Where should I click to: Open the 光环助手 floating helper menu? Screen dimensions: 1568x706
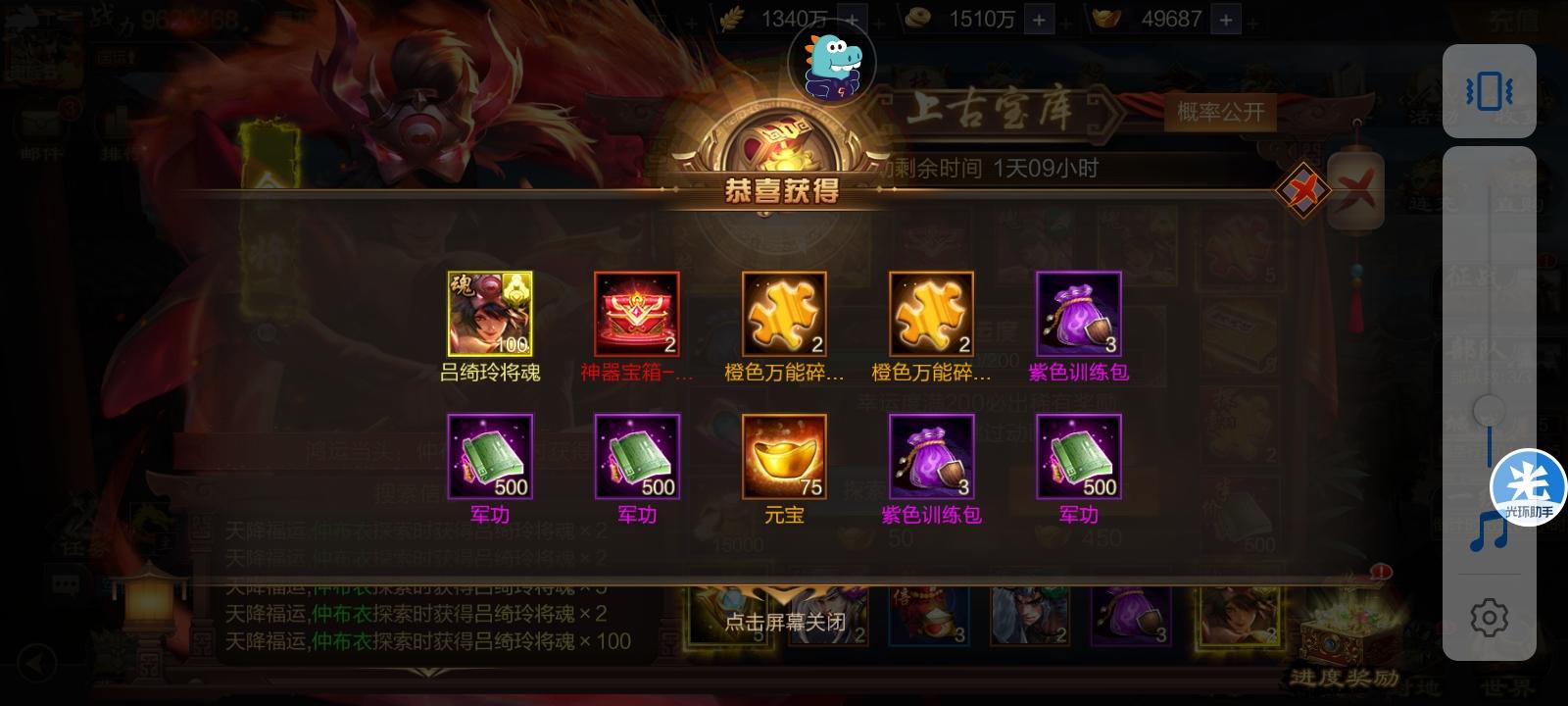pyautogui.click(x=1524, y=483)
